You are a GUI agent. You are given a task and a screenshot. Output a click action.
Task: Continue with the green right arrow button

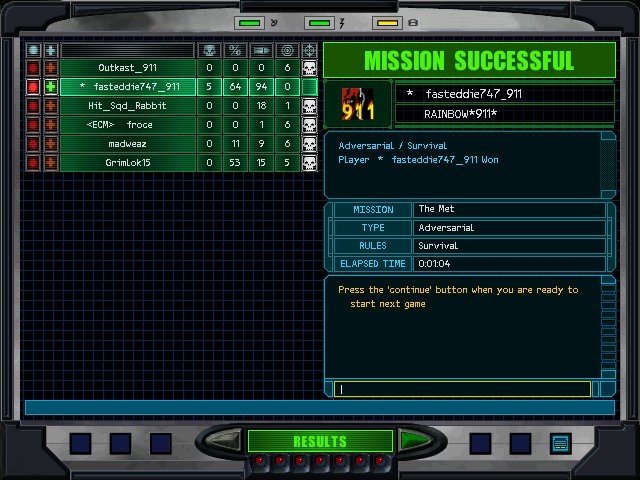[x=415, y=441]
